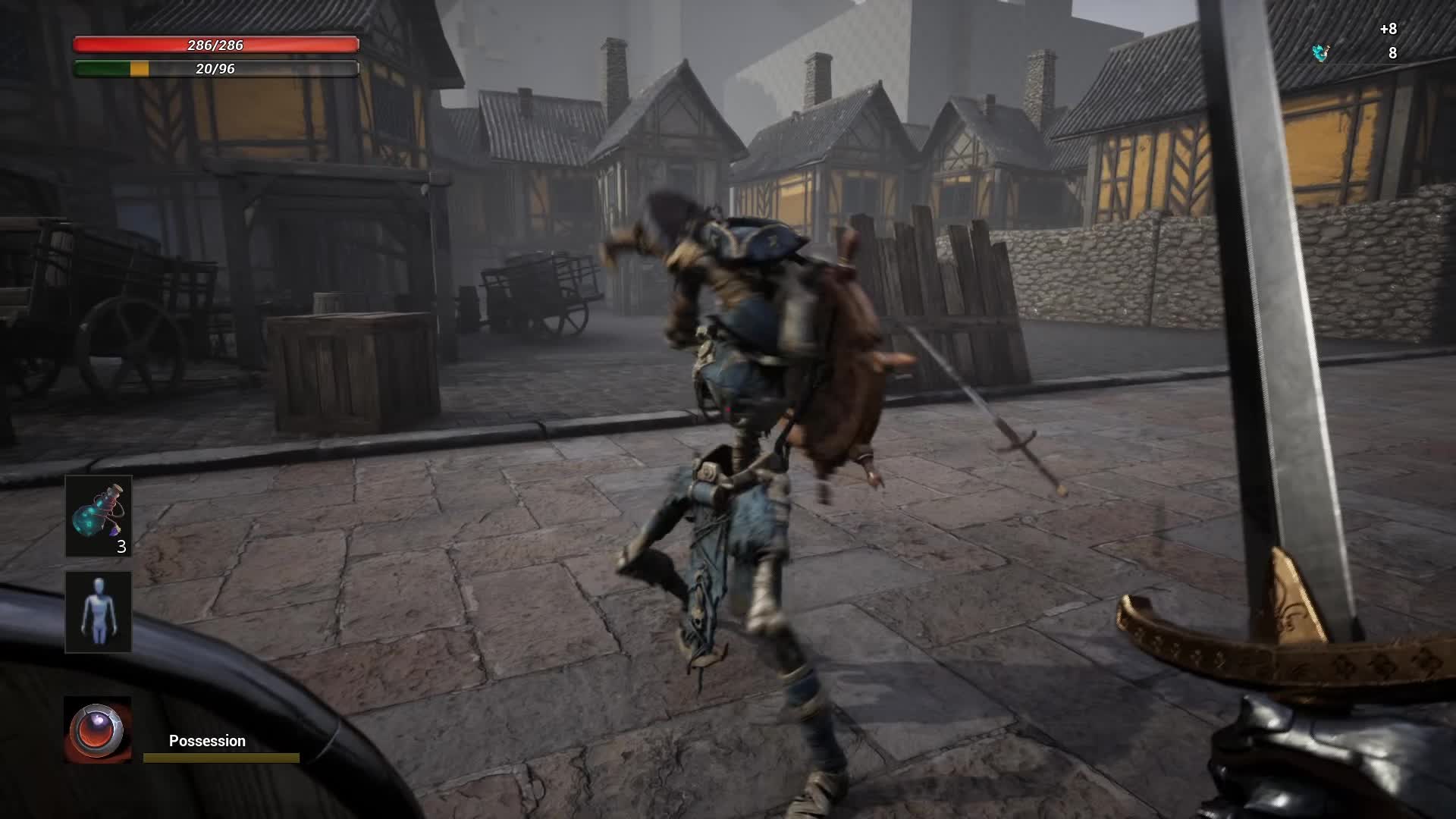The image size is (1456, 819).
Task: Click the teal gem currency icon
Action: [x=1321, y=52]
